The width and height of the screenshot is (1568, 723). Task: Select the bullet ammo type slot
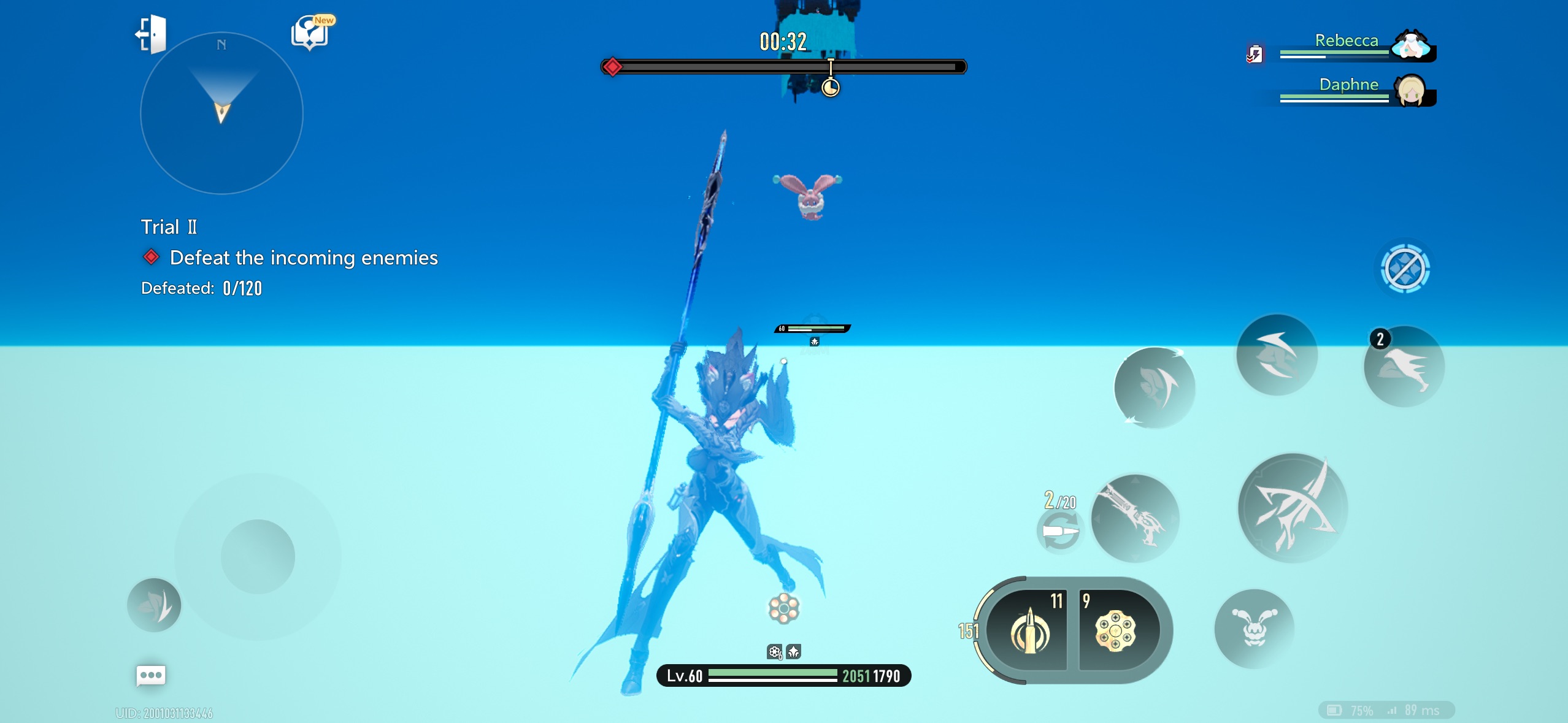coord(1030,630)
